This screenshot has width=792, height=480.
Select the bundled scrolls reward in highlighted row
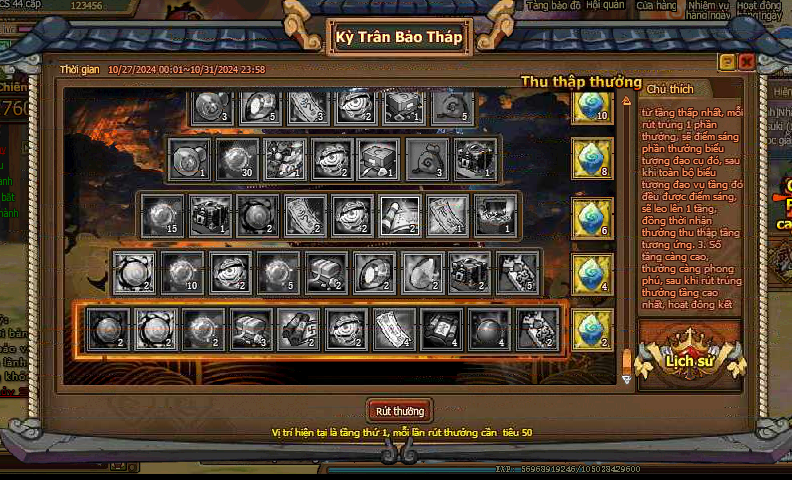(296, 329)
